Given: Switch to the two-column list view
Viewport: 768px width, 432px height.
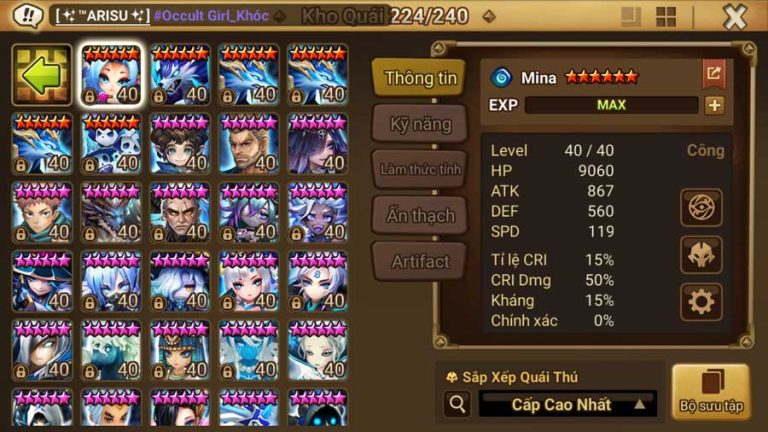Looking at the screenshot, I should [x=631, y=17].
